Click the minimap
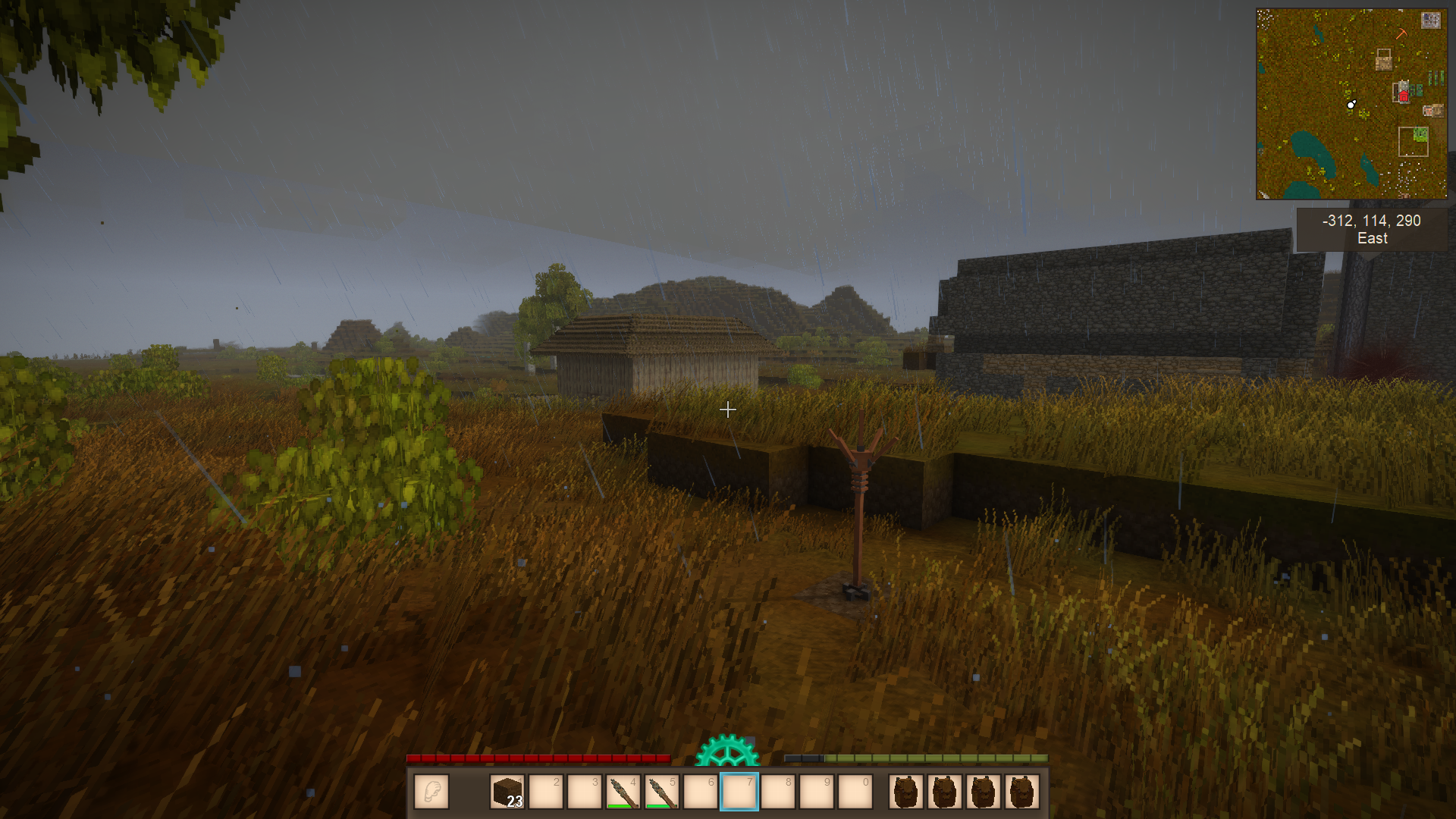Screen dimensions: 1456x819 pos(1351,104)
